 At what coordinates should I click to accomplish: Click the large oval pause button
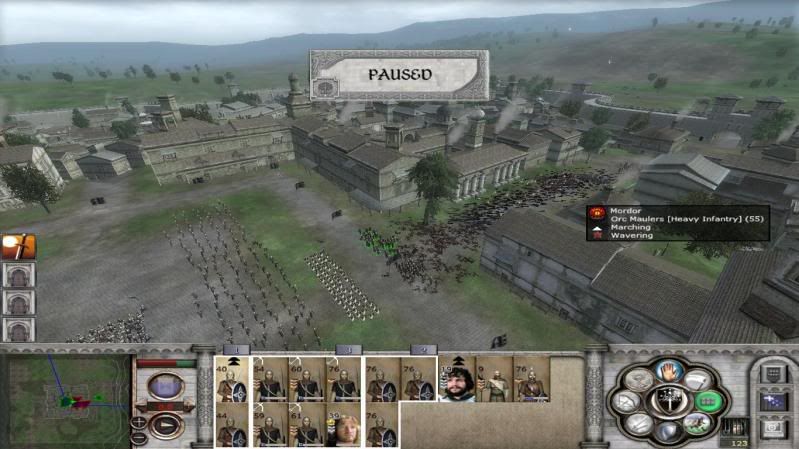(166, 385)
